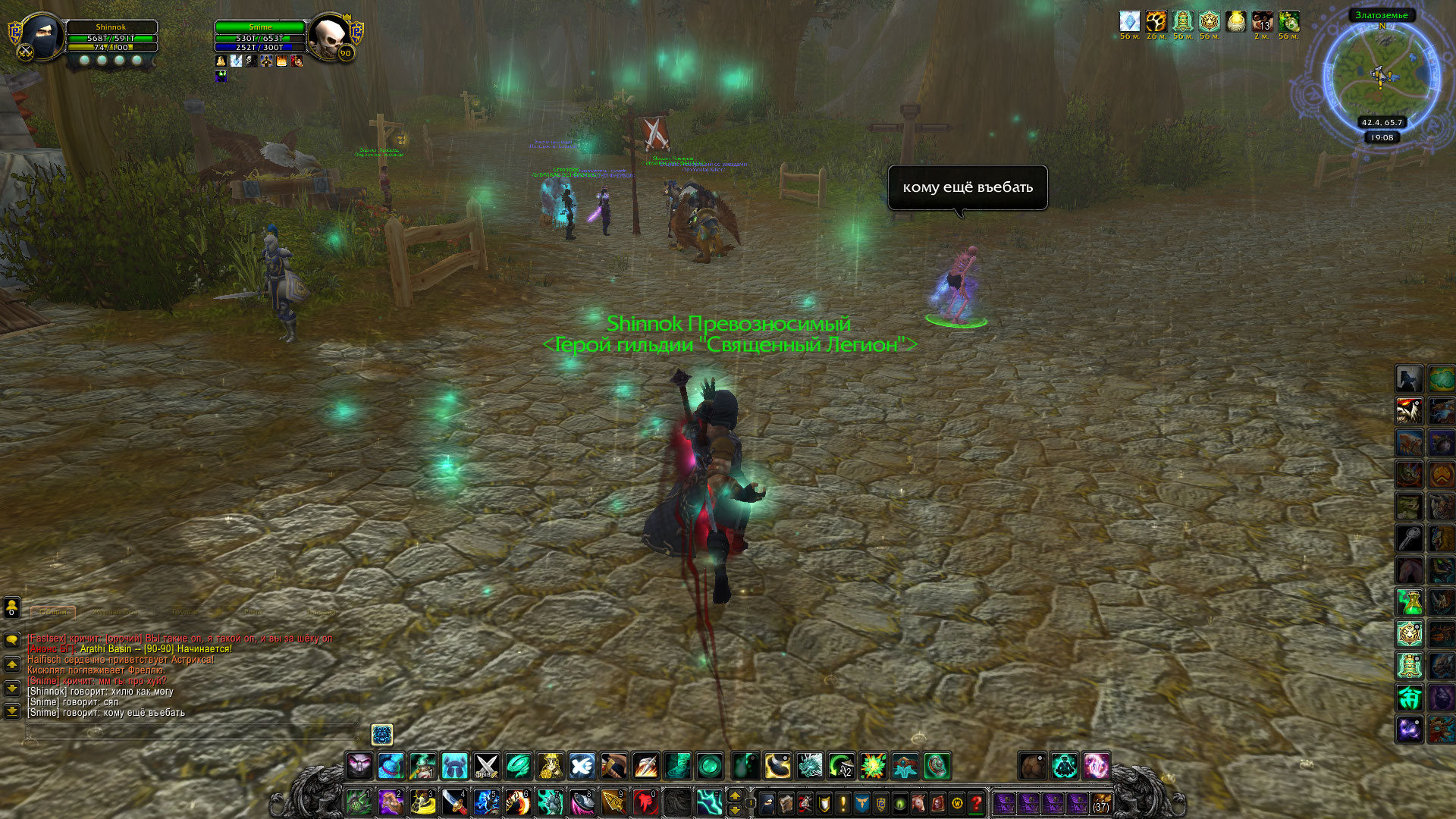The height and width of the screenshot is (819, 1456).
Task: Jump chat to the latest message
Action: point(12,711)
